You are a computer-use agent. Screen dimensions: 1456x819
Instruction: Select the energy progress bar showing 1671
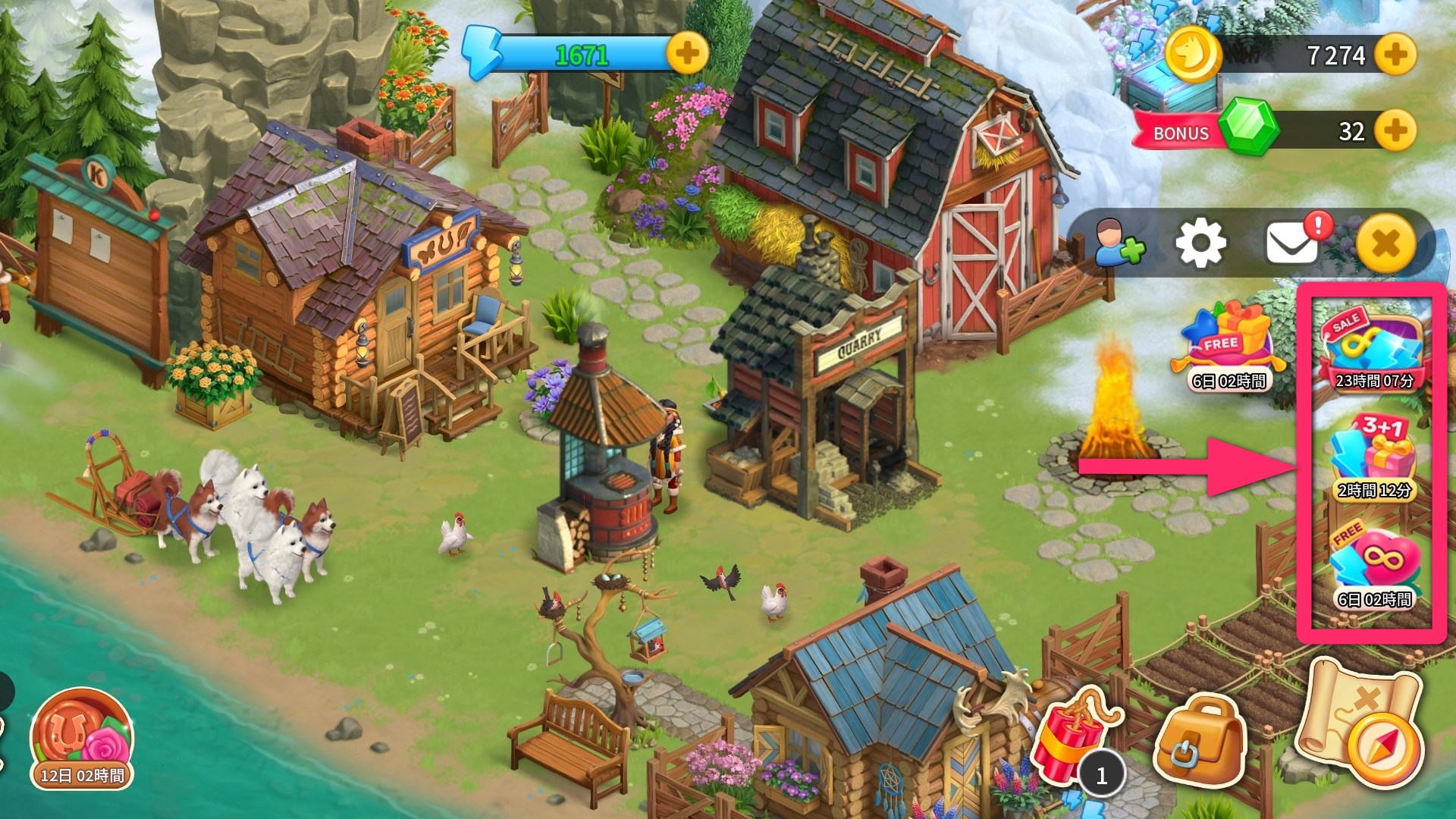pos(584,53)
